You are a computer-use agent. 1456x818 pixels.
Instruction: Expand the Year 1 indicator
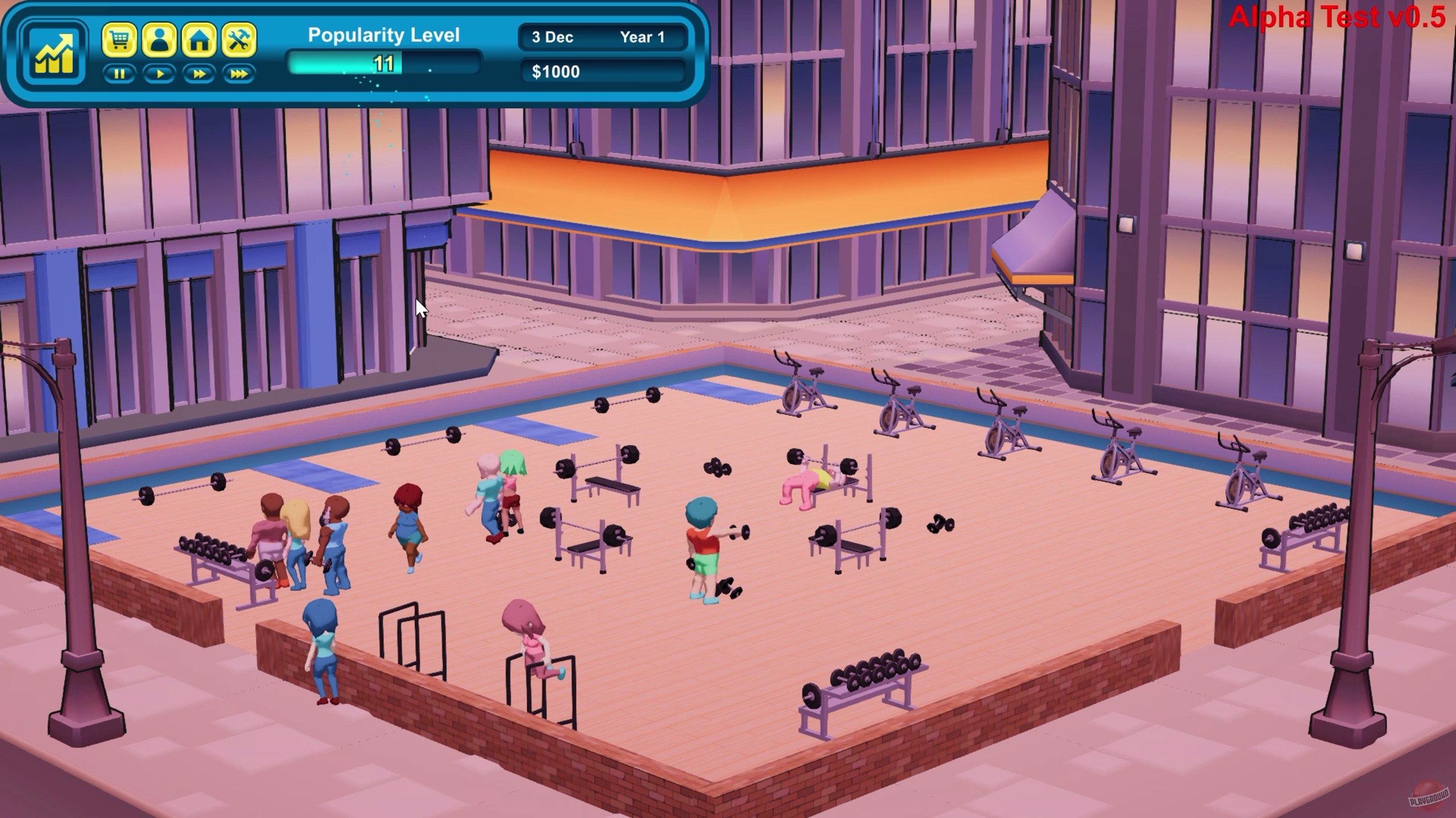[643, 38]
